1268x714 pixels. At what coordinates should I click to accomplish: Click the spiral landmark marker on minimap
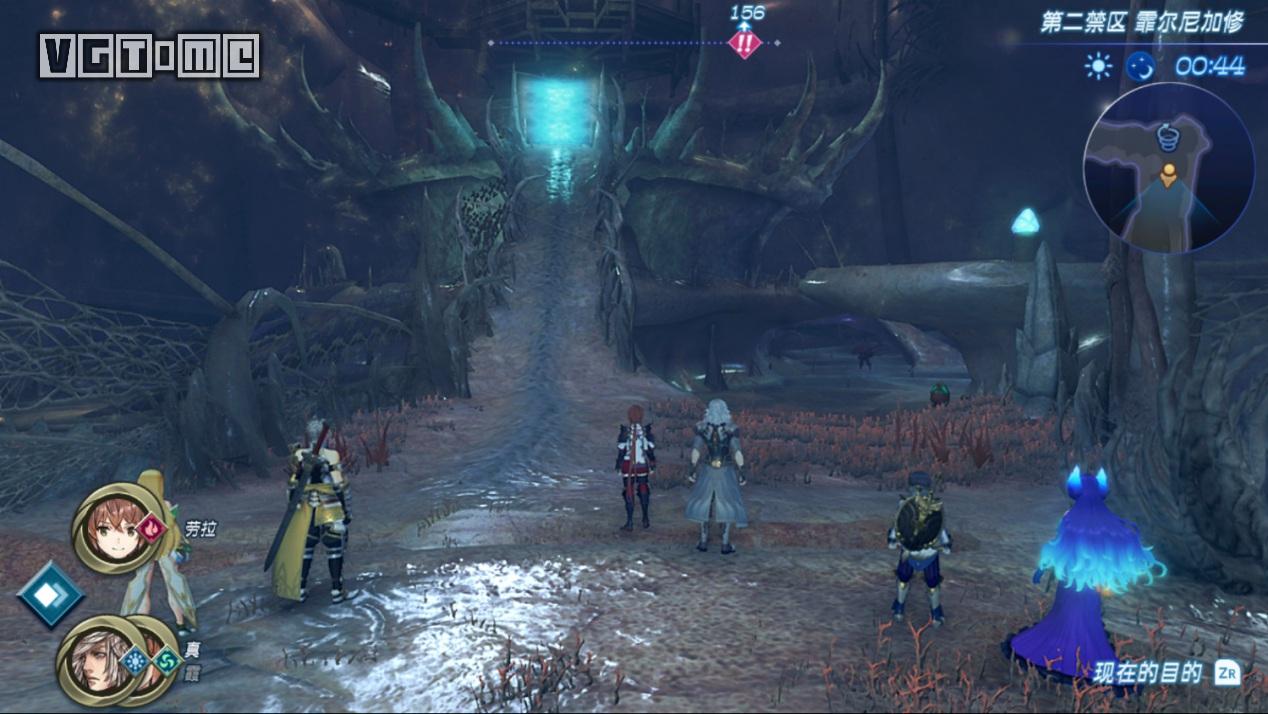click(1166, 136)
